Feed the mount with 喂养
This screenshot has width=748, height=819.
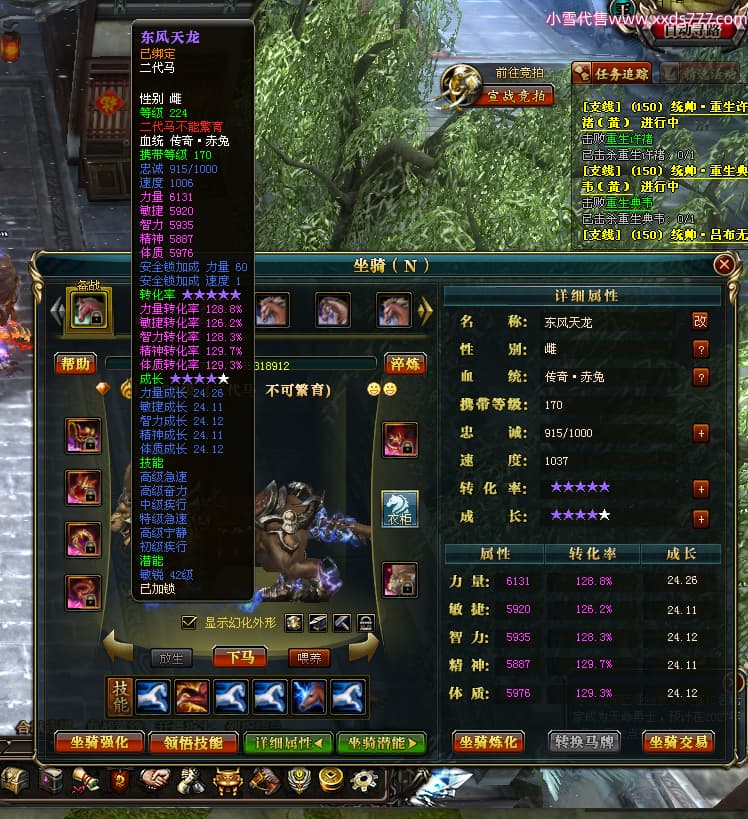click(308, 657)
